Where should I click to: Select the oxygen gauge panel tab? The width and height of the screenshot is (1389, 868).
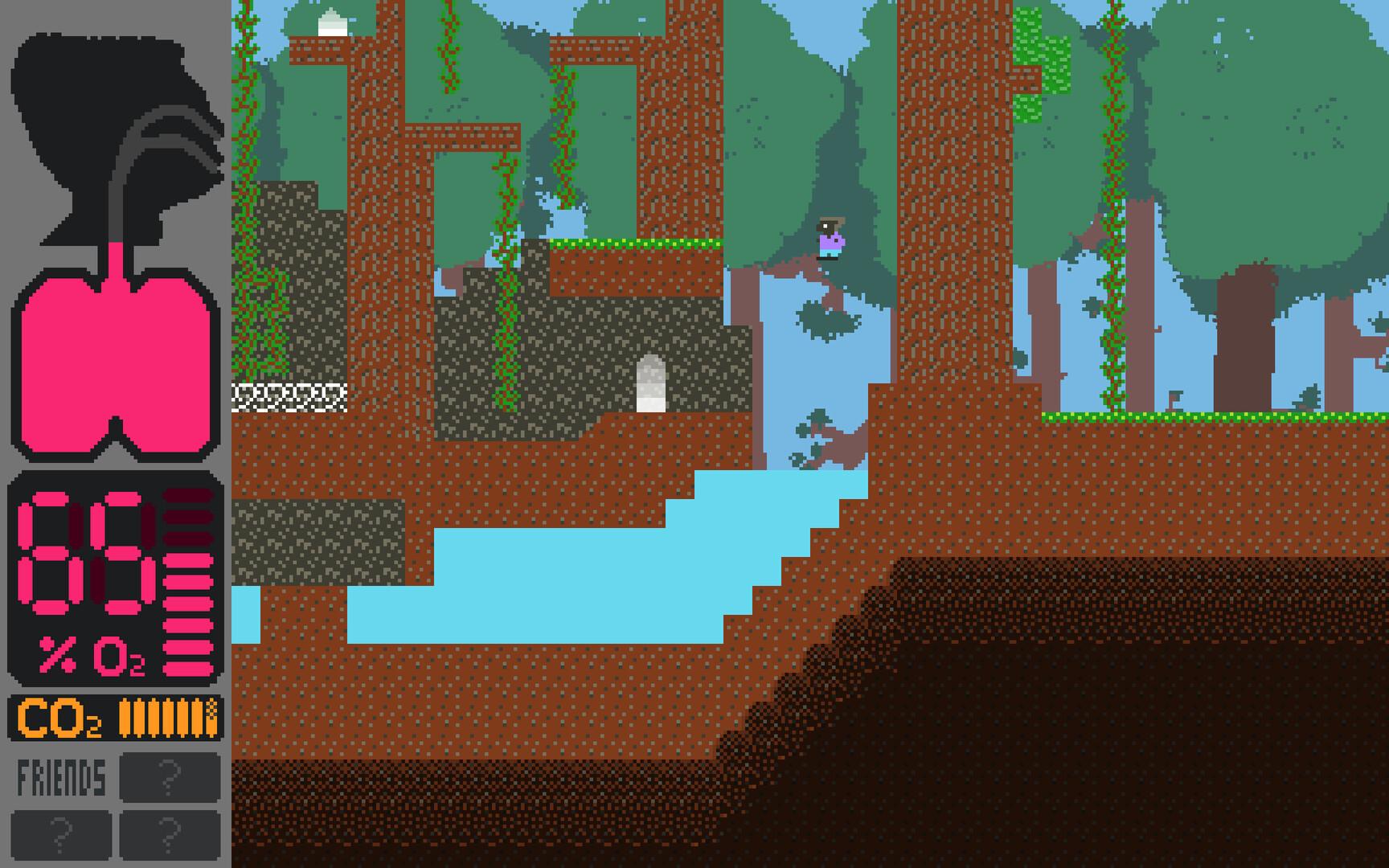click(113, 579)
